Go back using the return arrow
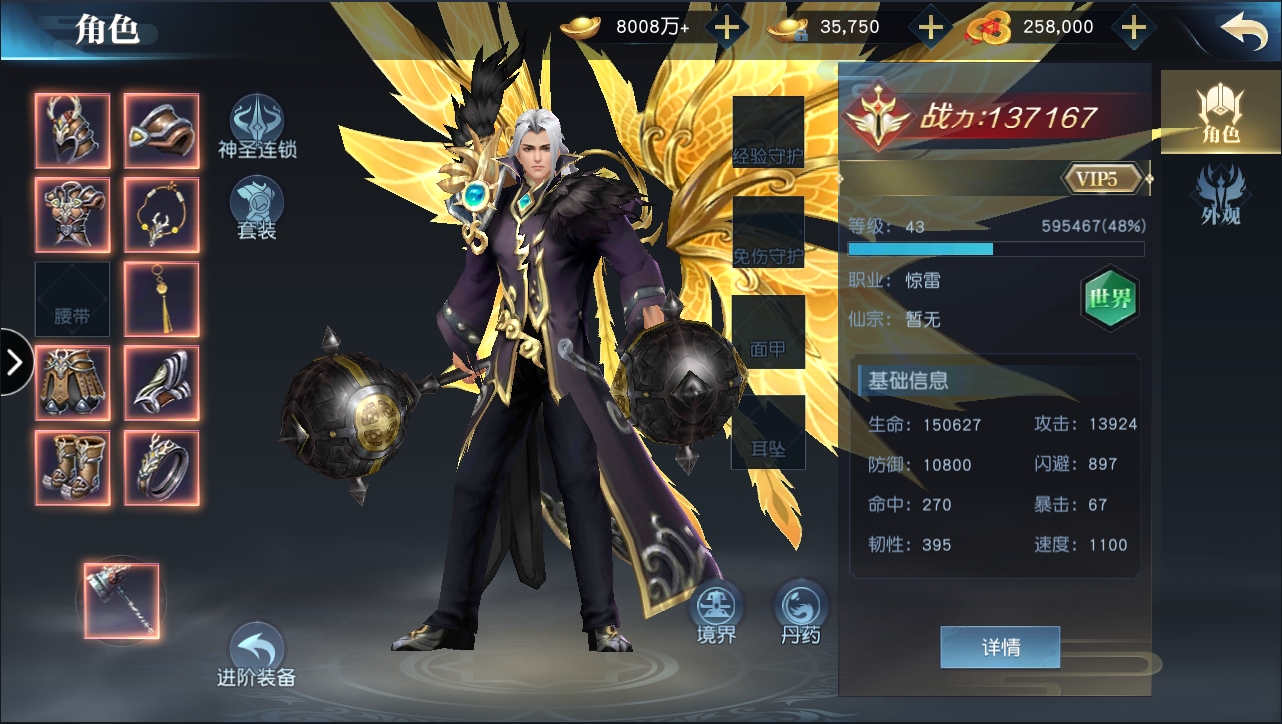Image resolution: width=1282 pixels, height=724 pixels. coord(1243,30)
